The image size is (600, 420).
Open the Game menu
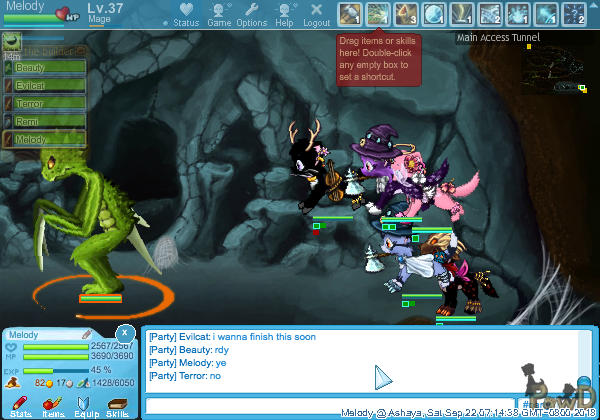click(x=219, y=14)
